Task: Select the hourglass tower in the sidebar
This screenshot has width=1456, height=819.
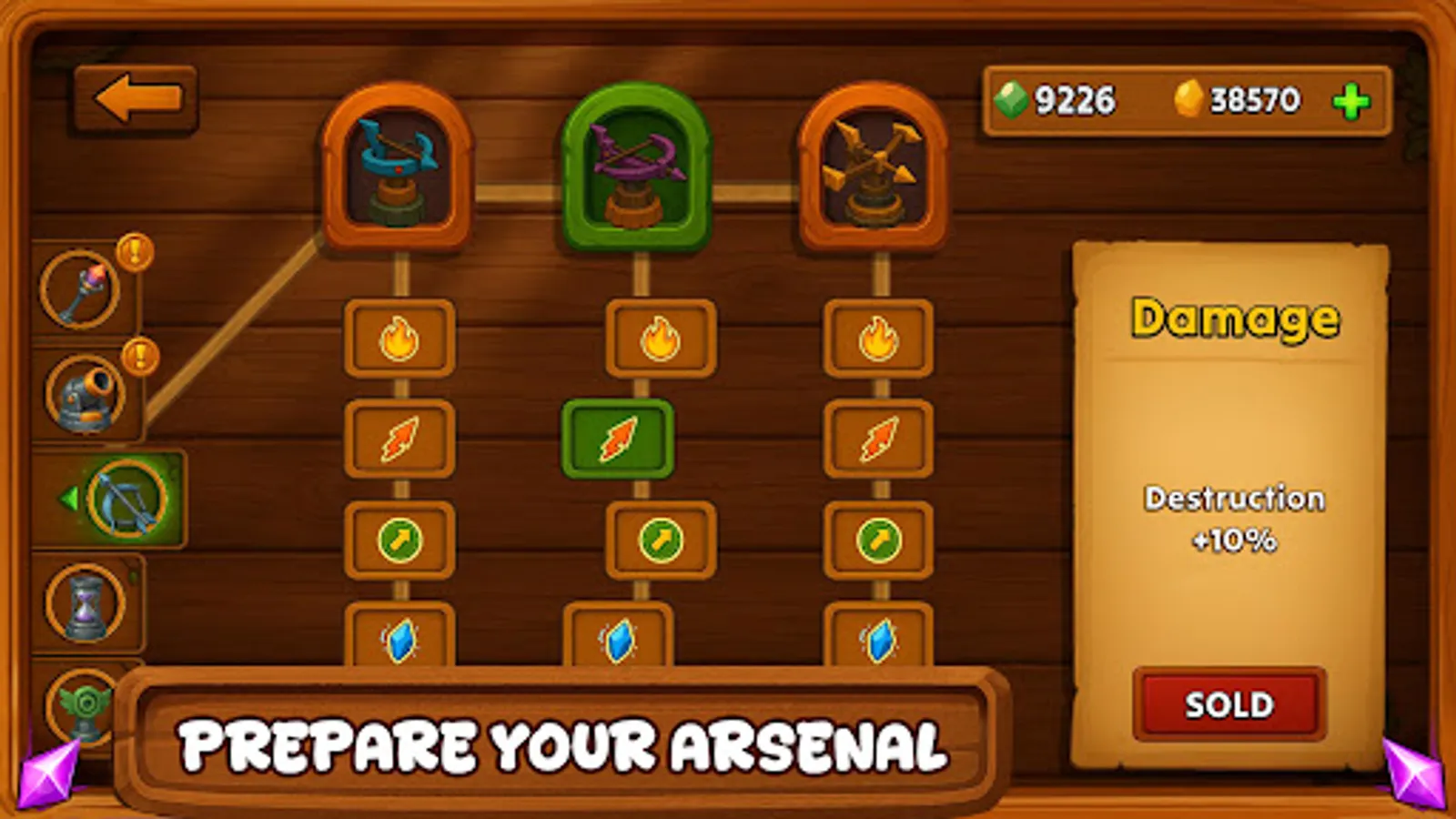Action: (86, 605)
